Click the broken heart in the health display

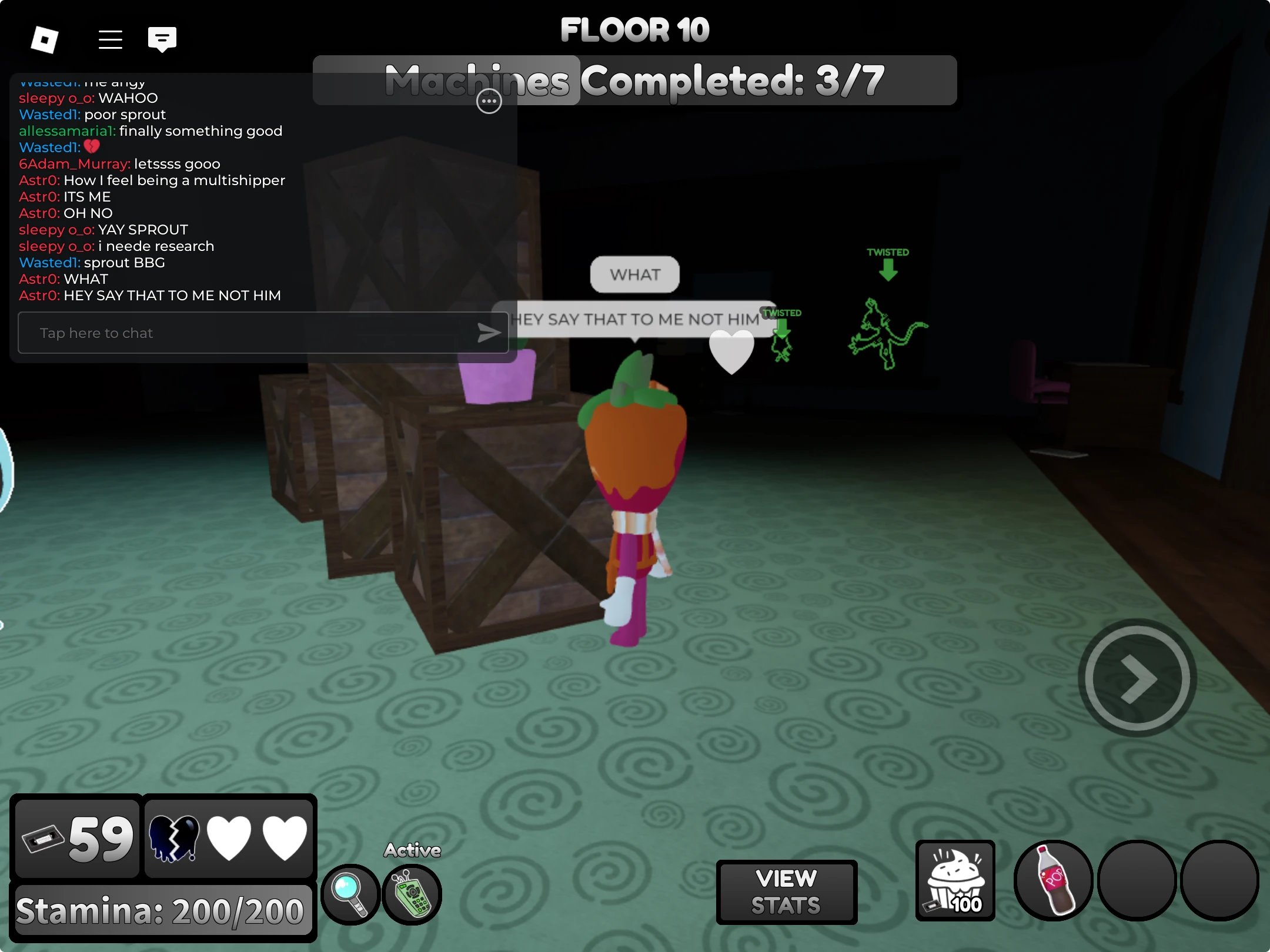pos(176,838)
